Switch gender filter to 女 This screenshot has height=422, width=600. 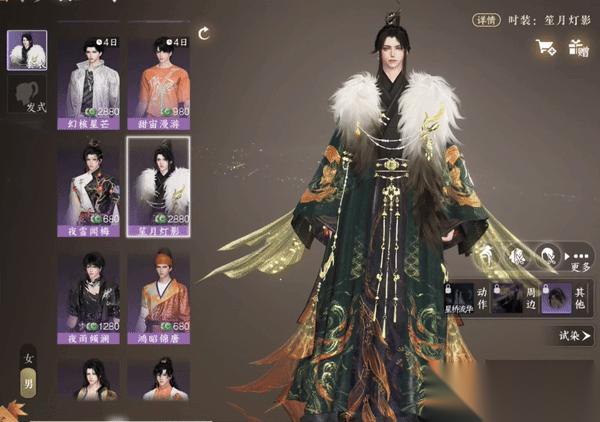click(x=28, y=359)
